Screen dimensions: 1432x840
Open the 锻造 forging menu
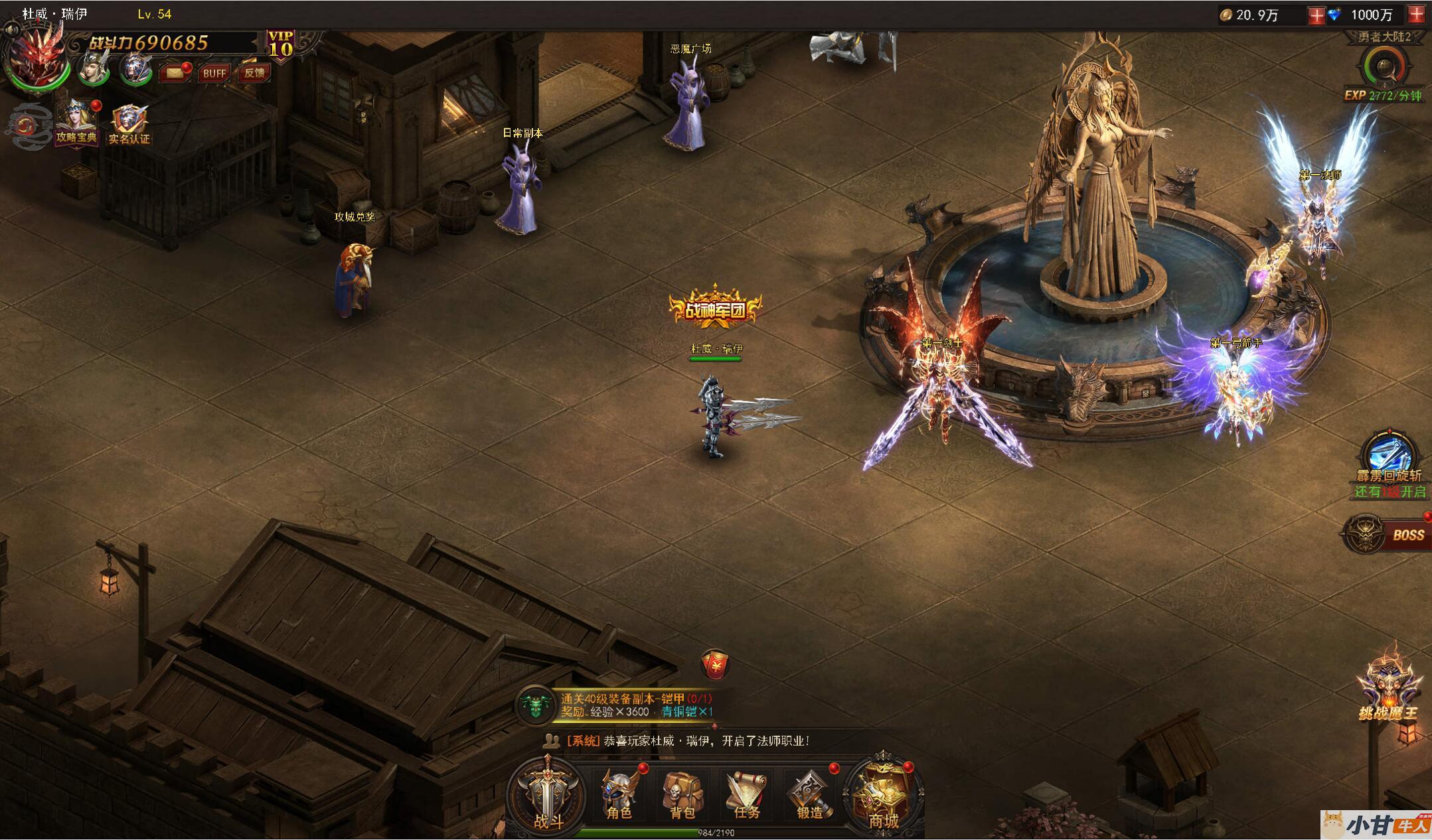(x=809, y=796)
